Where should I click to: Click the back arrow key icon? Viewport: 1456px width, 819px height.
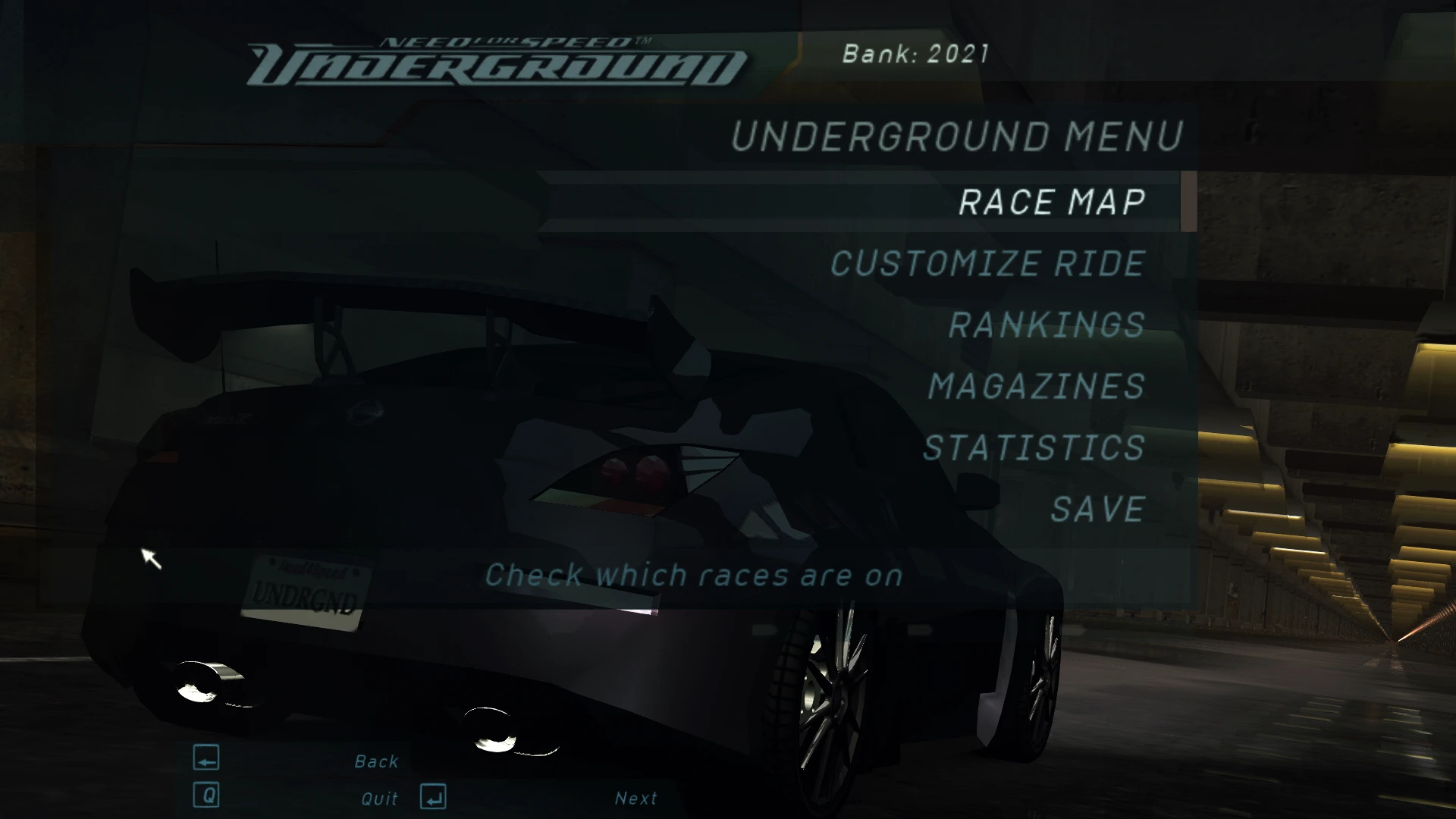(206, 758)
